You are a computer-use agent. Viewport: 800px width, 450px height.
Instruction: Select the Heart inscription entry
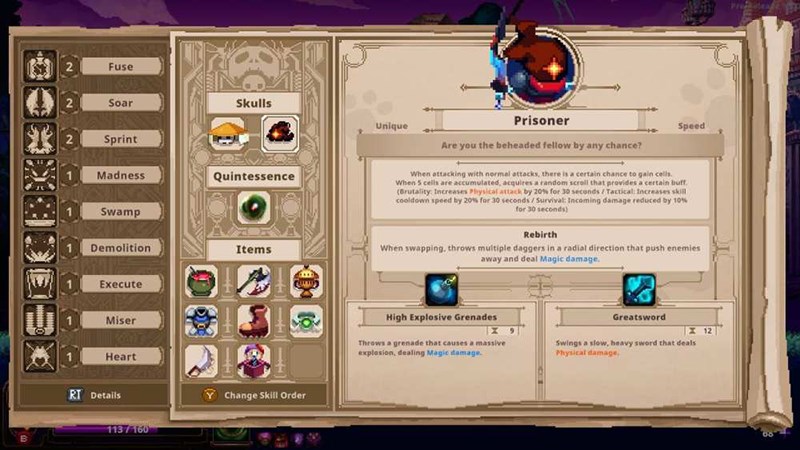pos(121,357)
